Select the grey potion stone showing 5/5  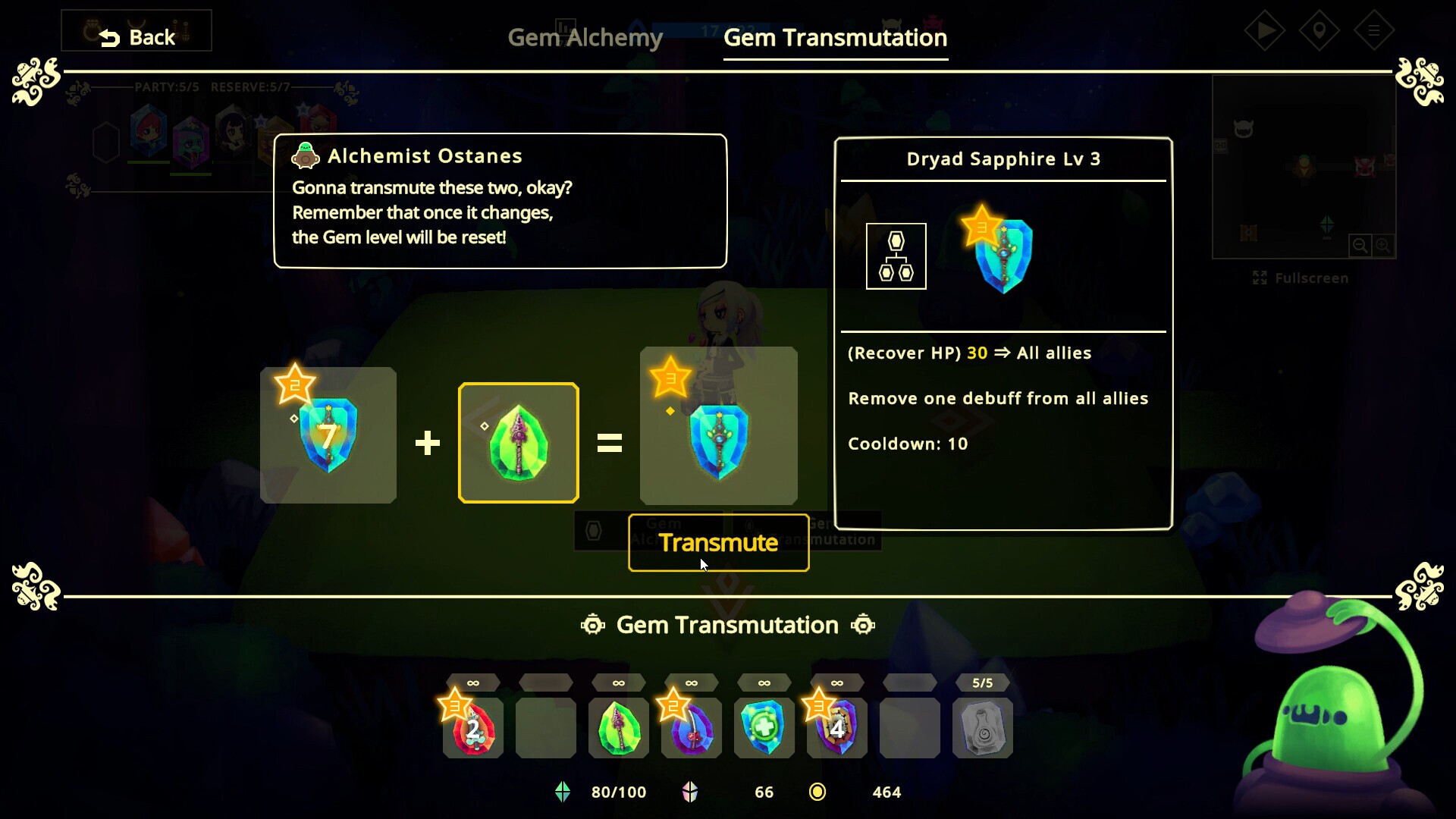coord(983,728)
